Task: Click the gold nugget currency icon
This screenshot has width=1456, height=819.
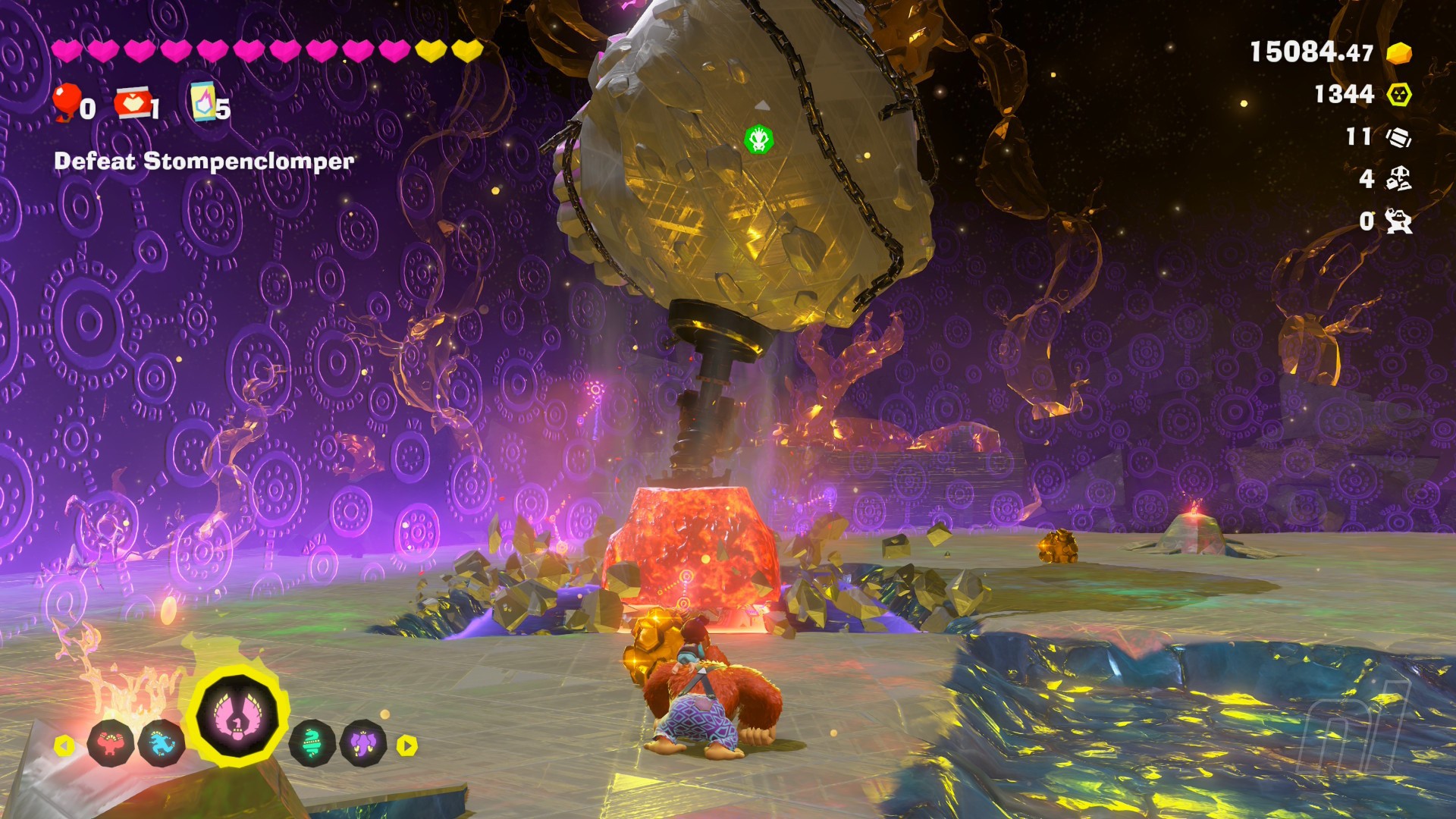Action: point(1398,52)
